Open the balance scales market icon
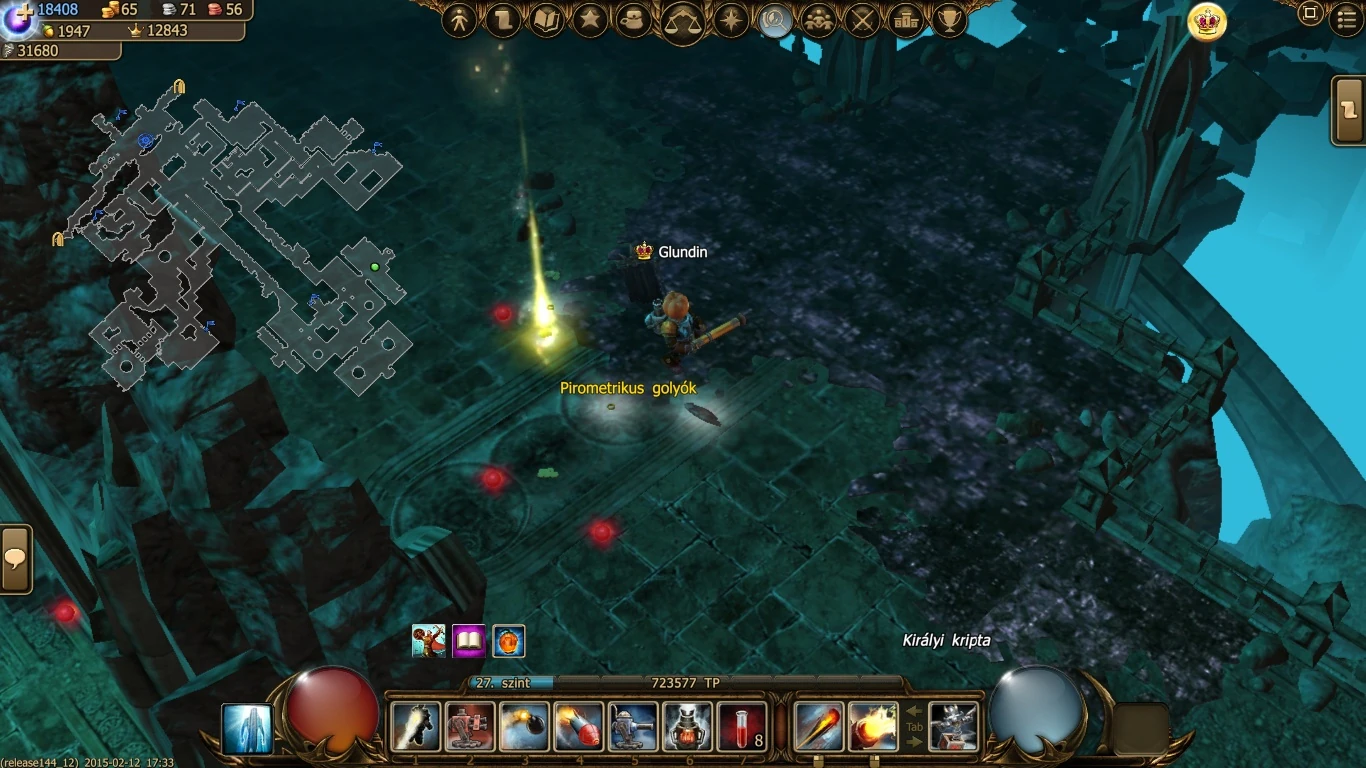Viewport: 1366px width, 768px height. 683,21
